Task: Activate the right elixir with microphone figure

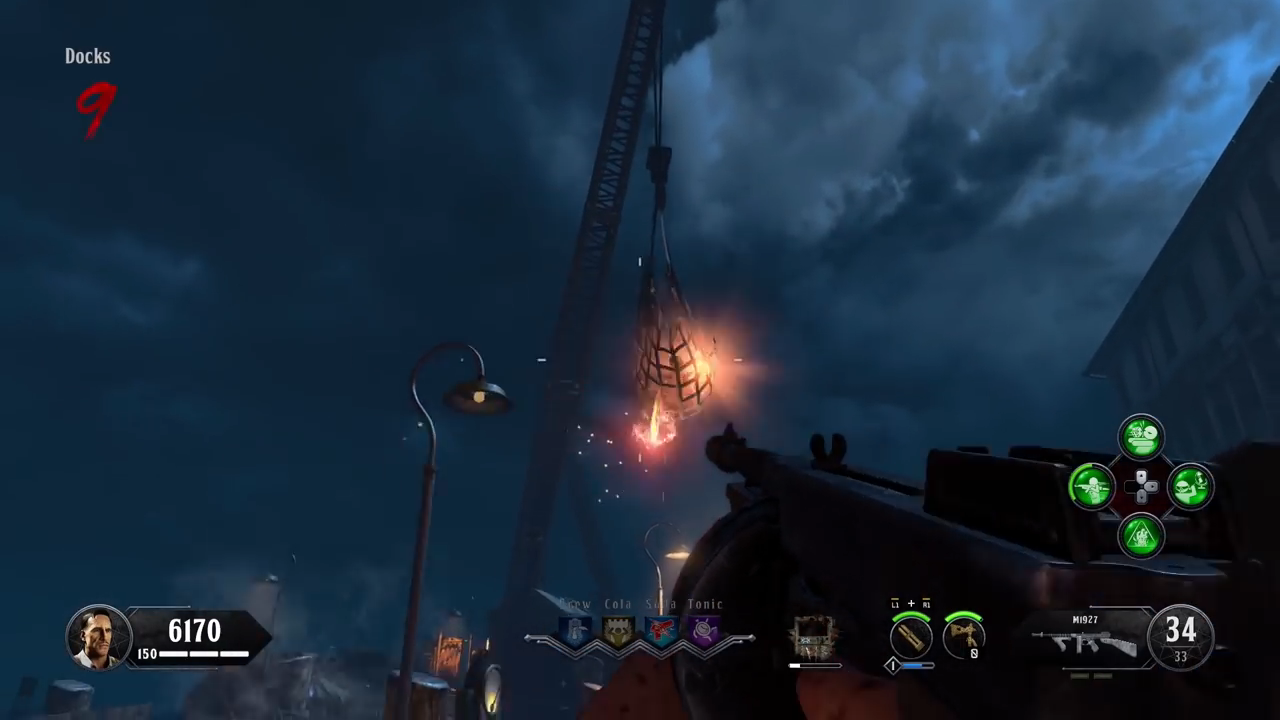Action: [x=1190, y=487]
